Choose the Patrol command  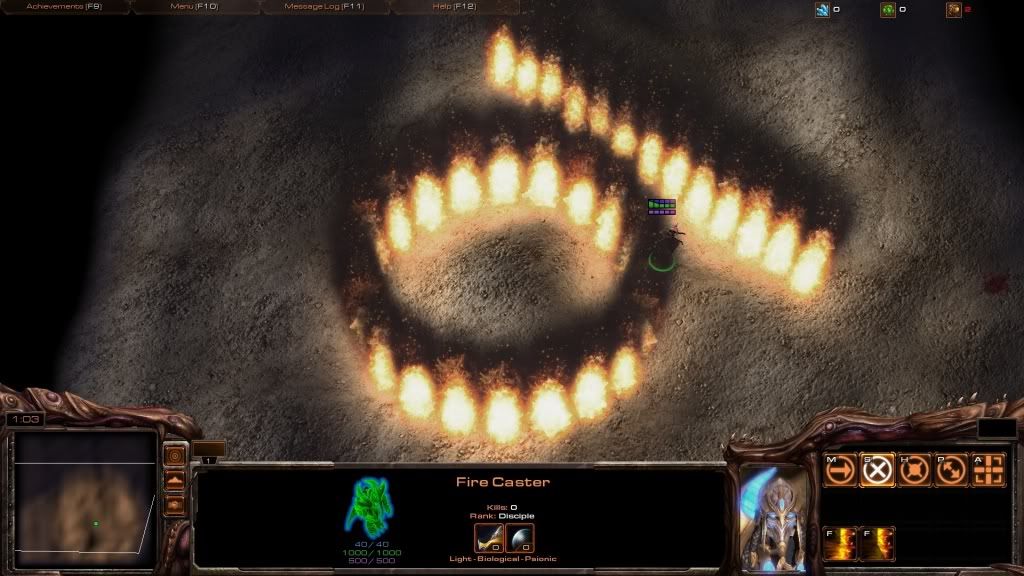[951, 469]
